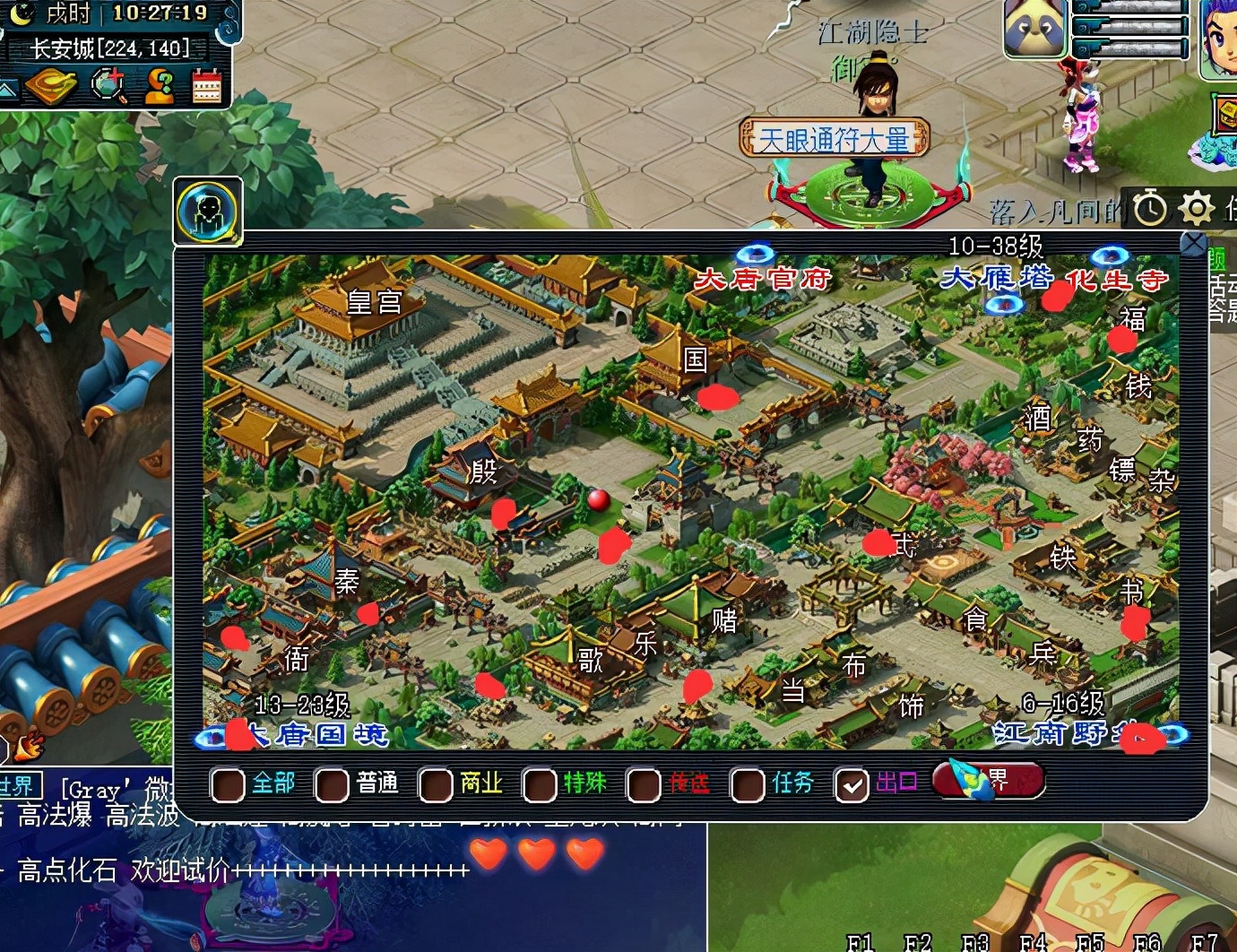
Task: Click the stopwatch icon by the tracker
Action: (x=1150, y=208)
